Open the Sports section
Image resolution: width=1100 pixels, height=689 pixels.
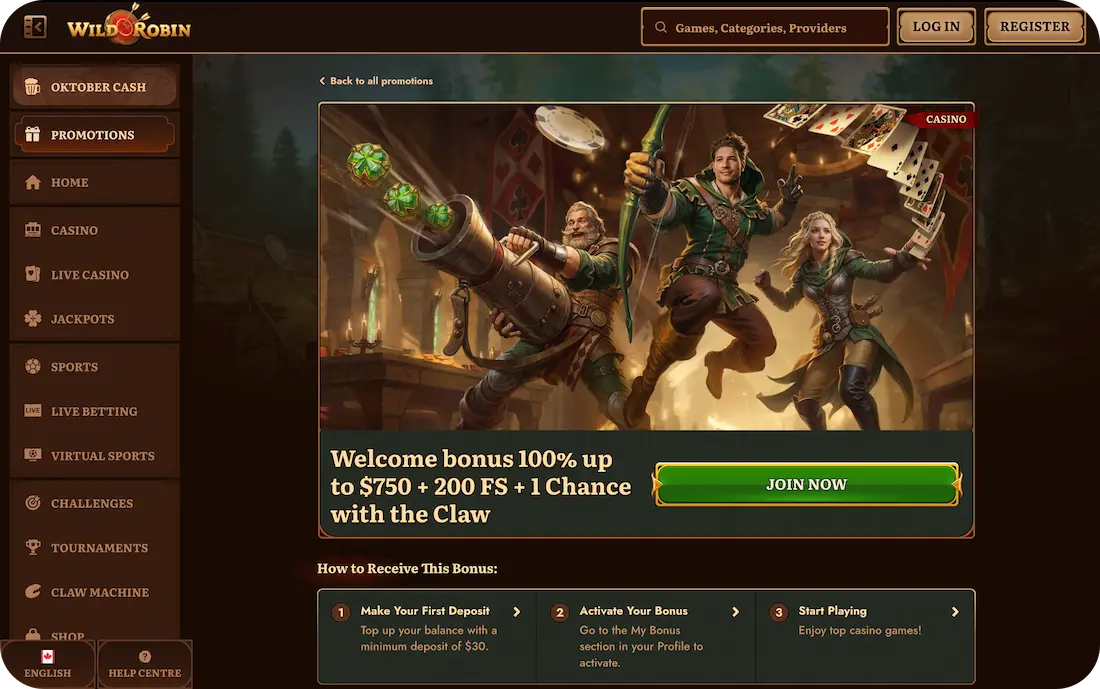94,367
